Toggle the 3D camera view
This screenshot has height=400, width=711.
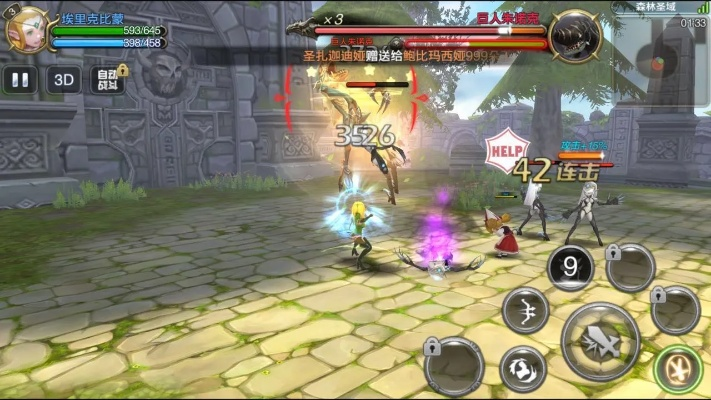coord(64,80)
